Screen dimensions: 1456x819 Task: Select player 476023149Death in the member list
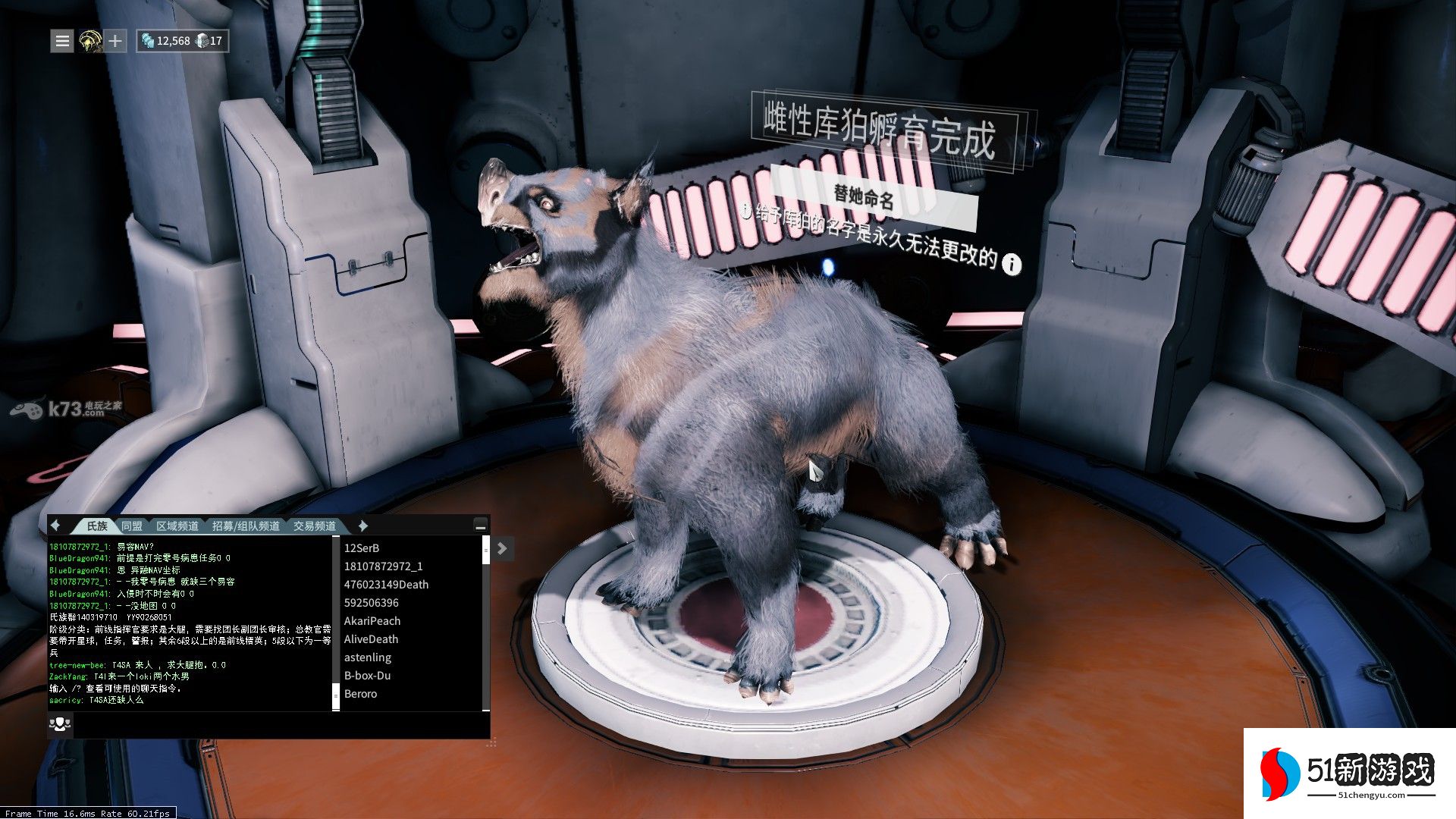(x=386, y=585)
